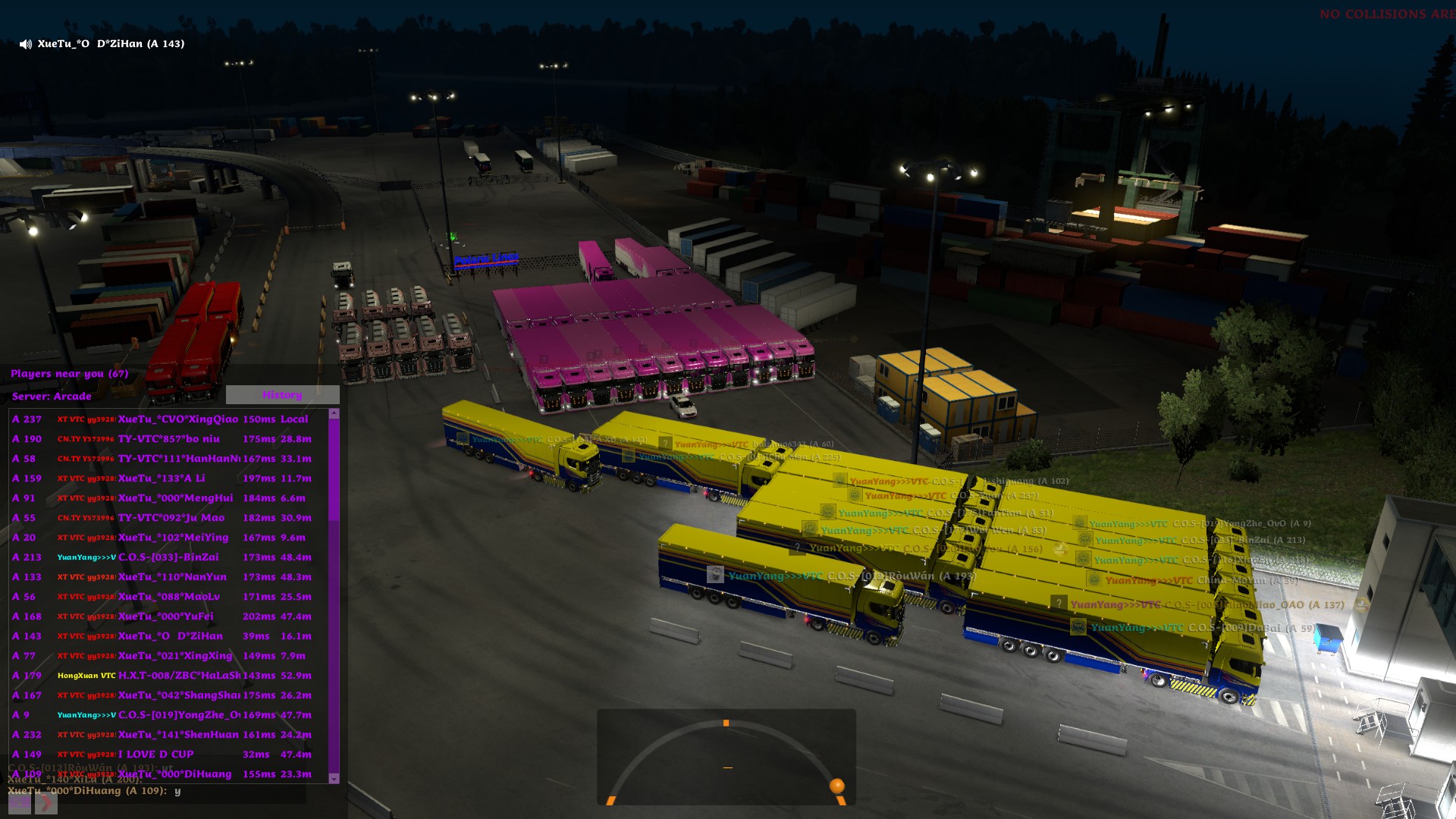Select XueTu_*000*MengHui in player list
This screenshot has height=819, width=1456.
coord(175,498)
